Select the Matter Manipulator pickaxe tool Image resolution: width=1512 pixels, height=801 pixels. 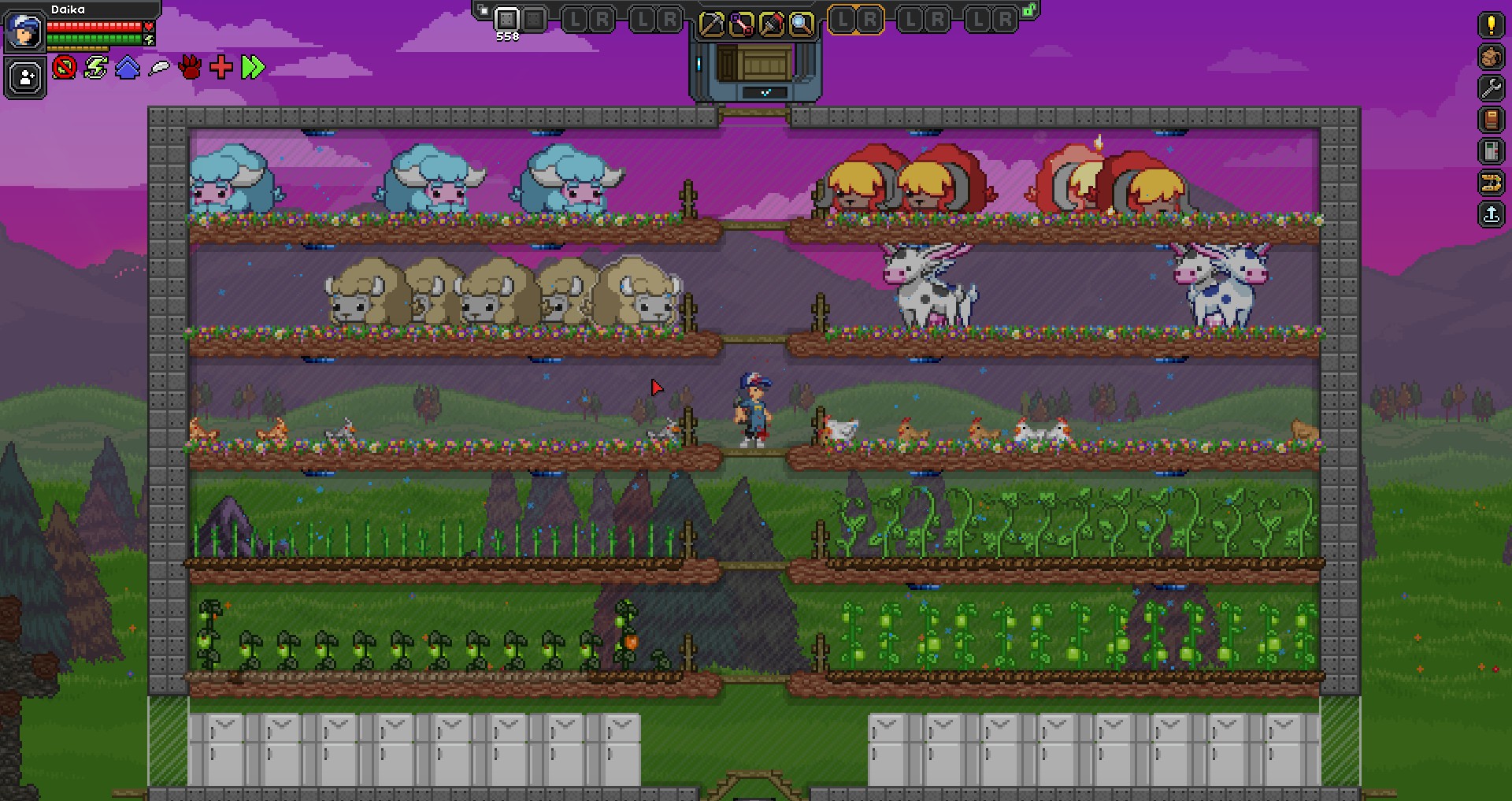click(x=712, y=22)
